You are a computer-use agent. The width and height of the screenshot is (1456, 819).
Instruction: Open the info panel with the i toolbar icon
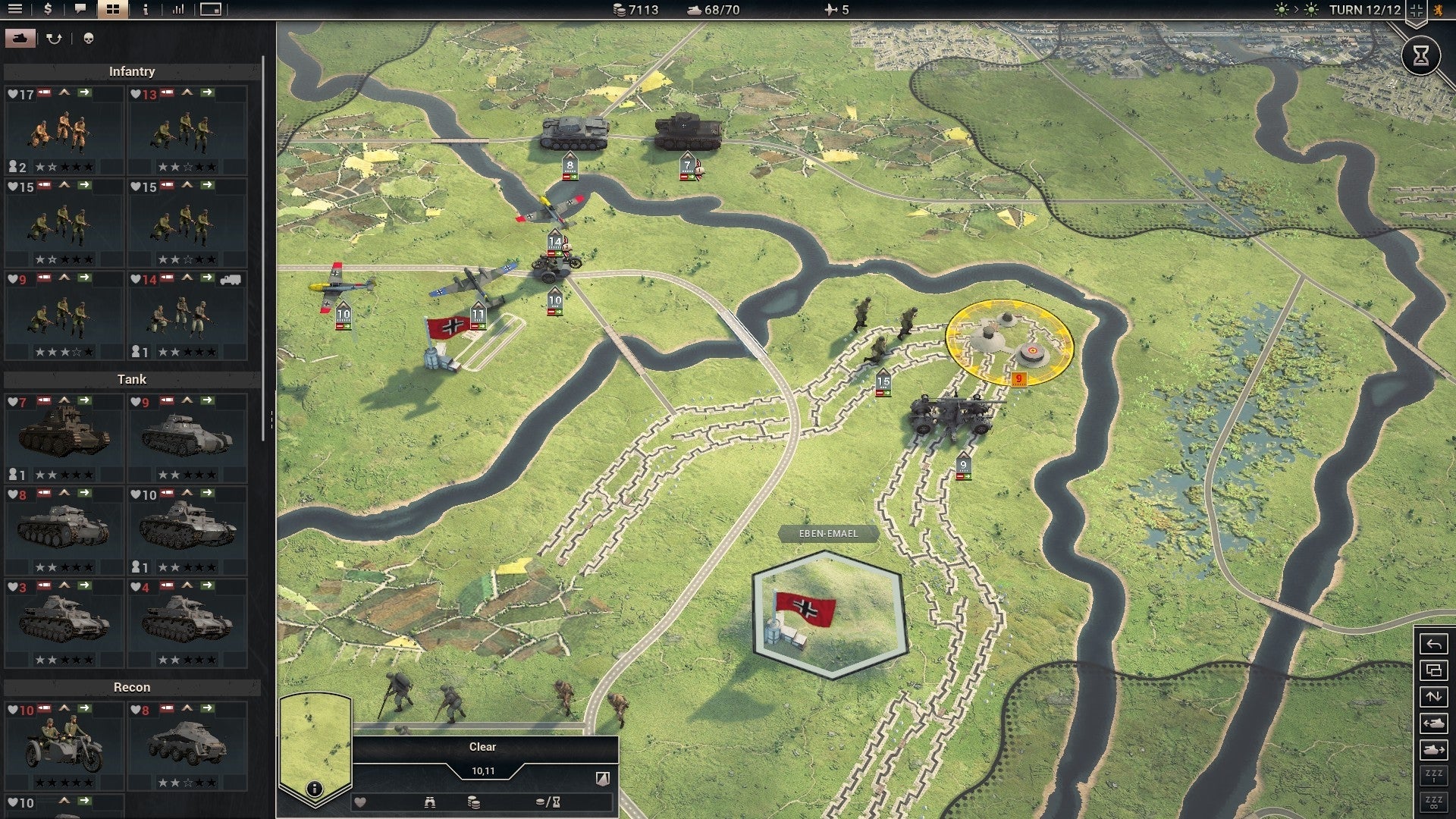(x=145, y=10)
